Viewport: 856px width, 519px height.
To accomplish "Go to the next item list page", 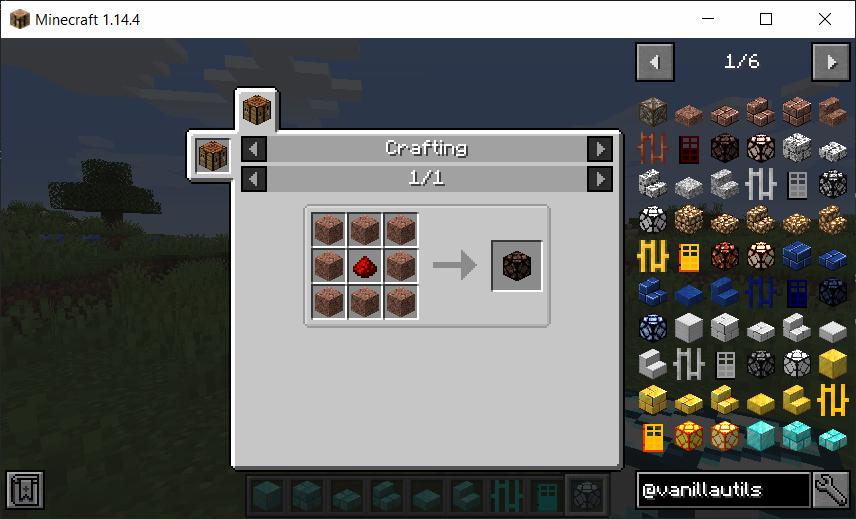I will (831, 62).
